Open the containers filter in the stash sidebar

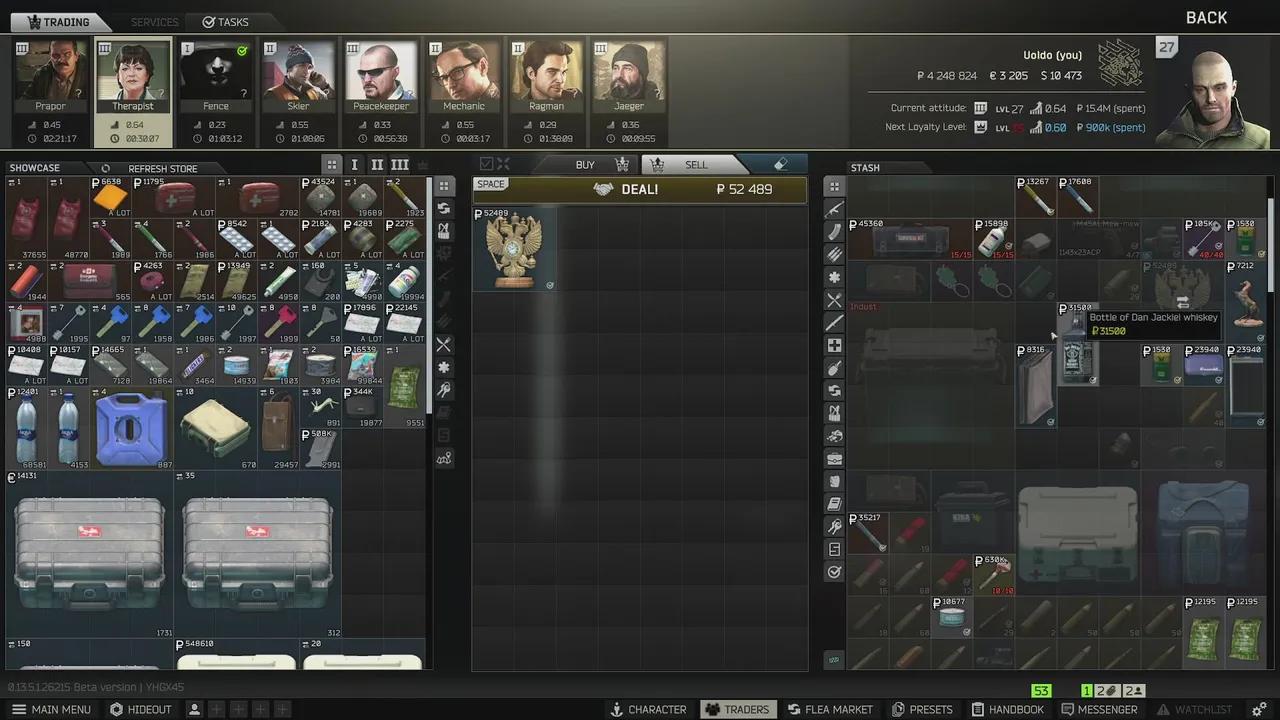834,459
